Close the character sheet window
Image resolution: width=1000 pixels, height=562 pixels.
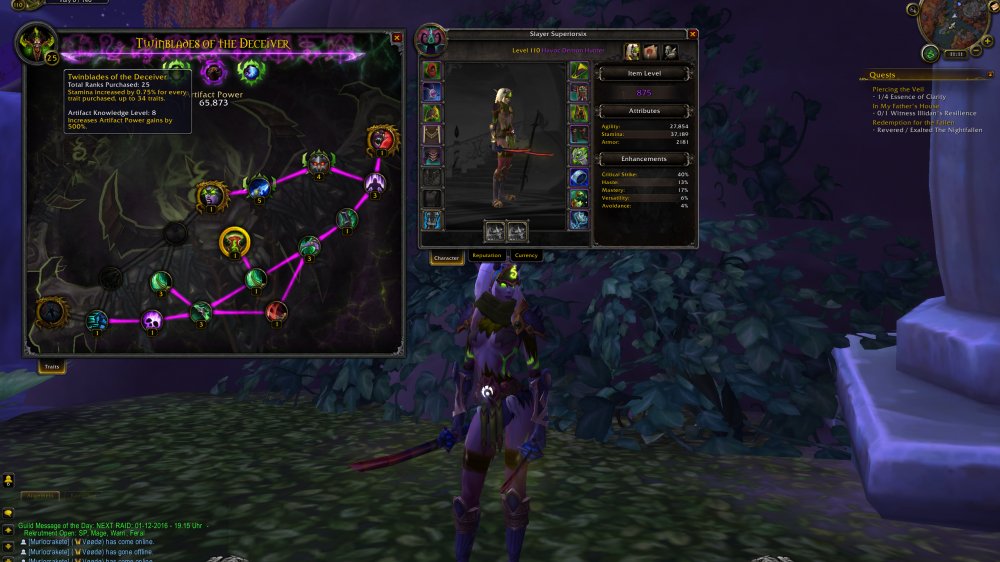pyautogui.click(x=693, y=33)
